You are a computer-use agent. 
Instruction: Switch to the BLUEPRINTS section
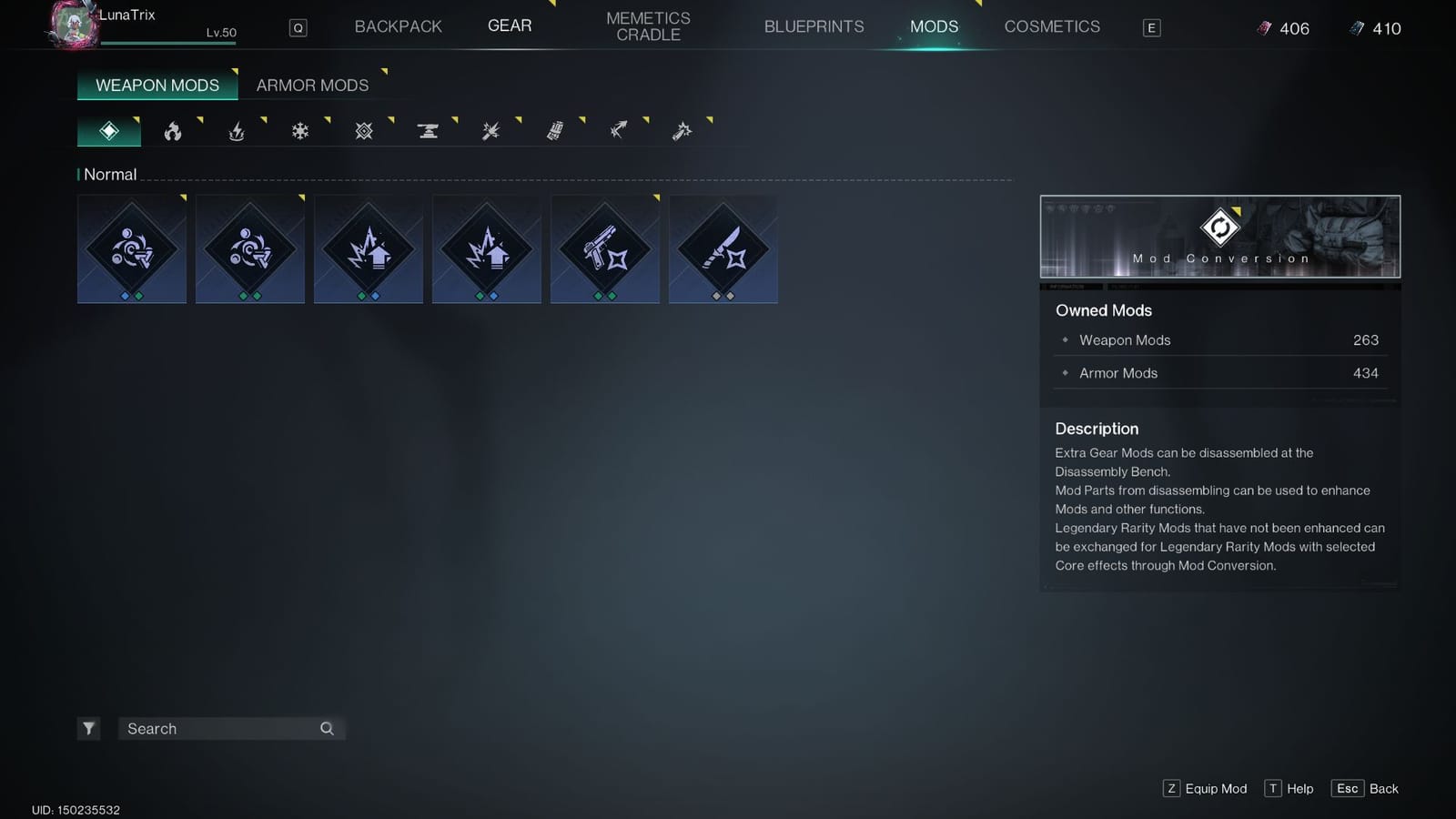point(813,26)
